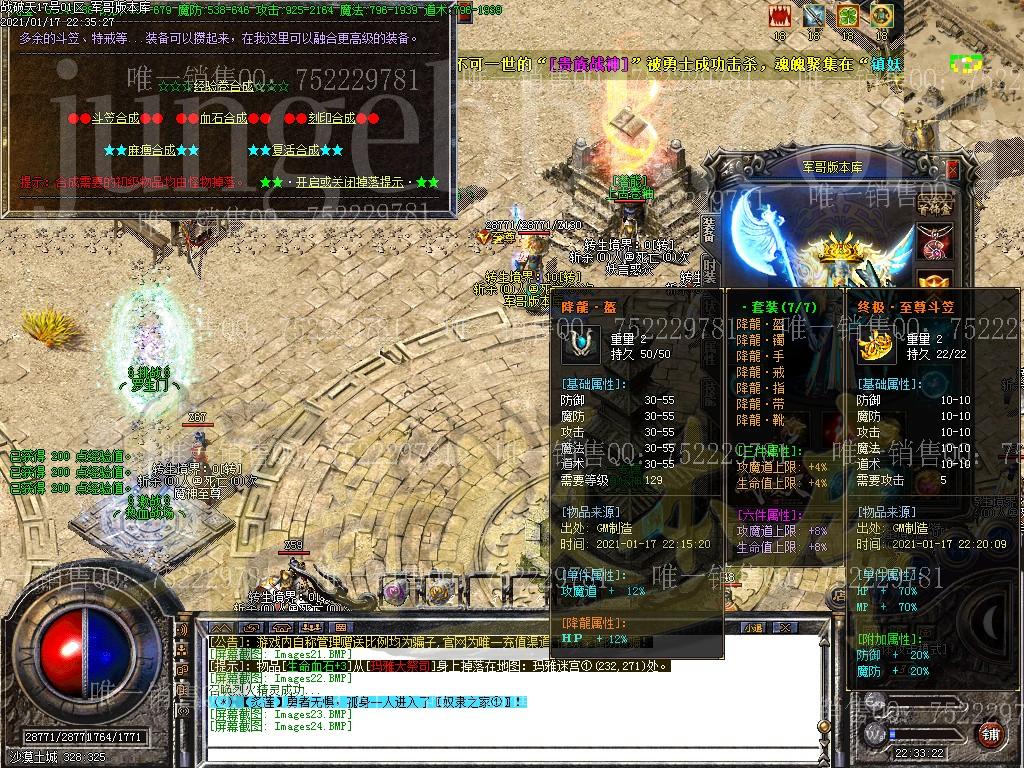Image resolution: width=1024 pixels, height=768 pixels.
Task: Click the four-leaf clover buff icon
Action: coord(848,16)
